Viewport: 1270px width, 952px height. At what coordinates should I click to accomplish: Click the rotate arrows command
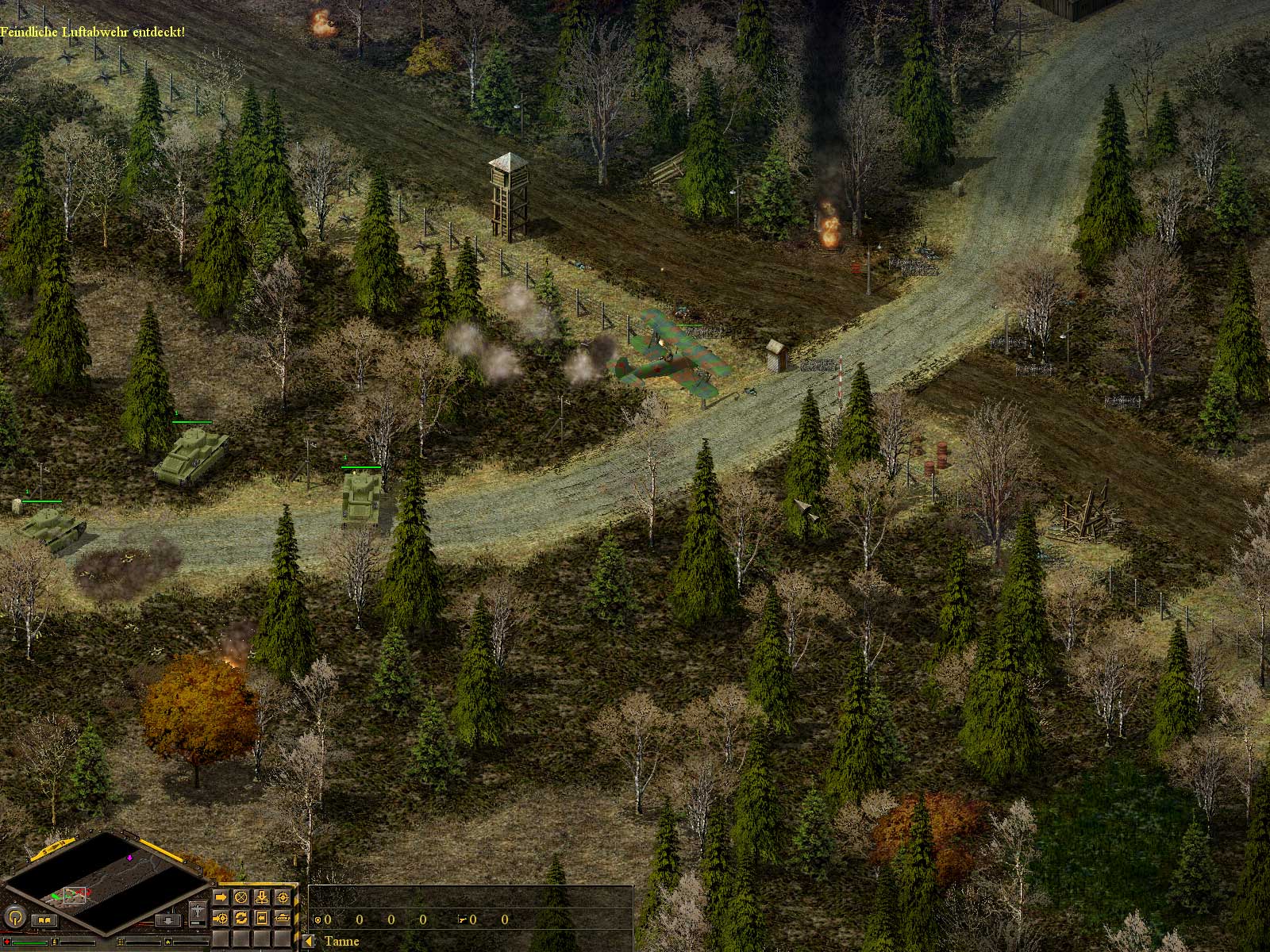click(241, 918)
